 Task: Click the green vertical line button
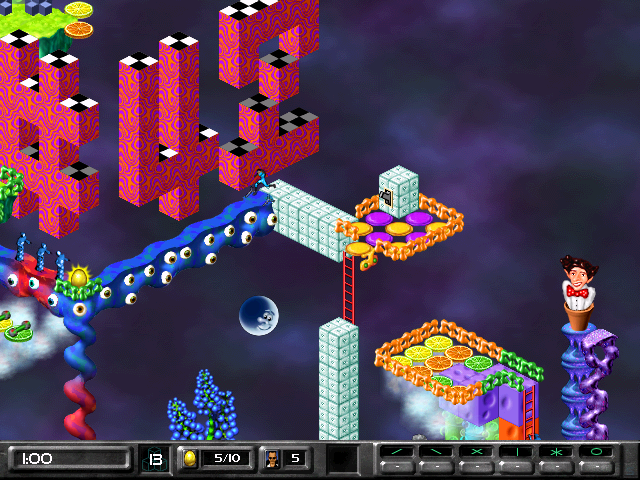pyautogui.click(x=516, y=453)
